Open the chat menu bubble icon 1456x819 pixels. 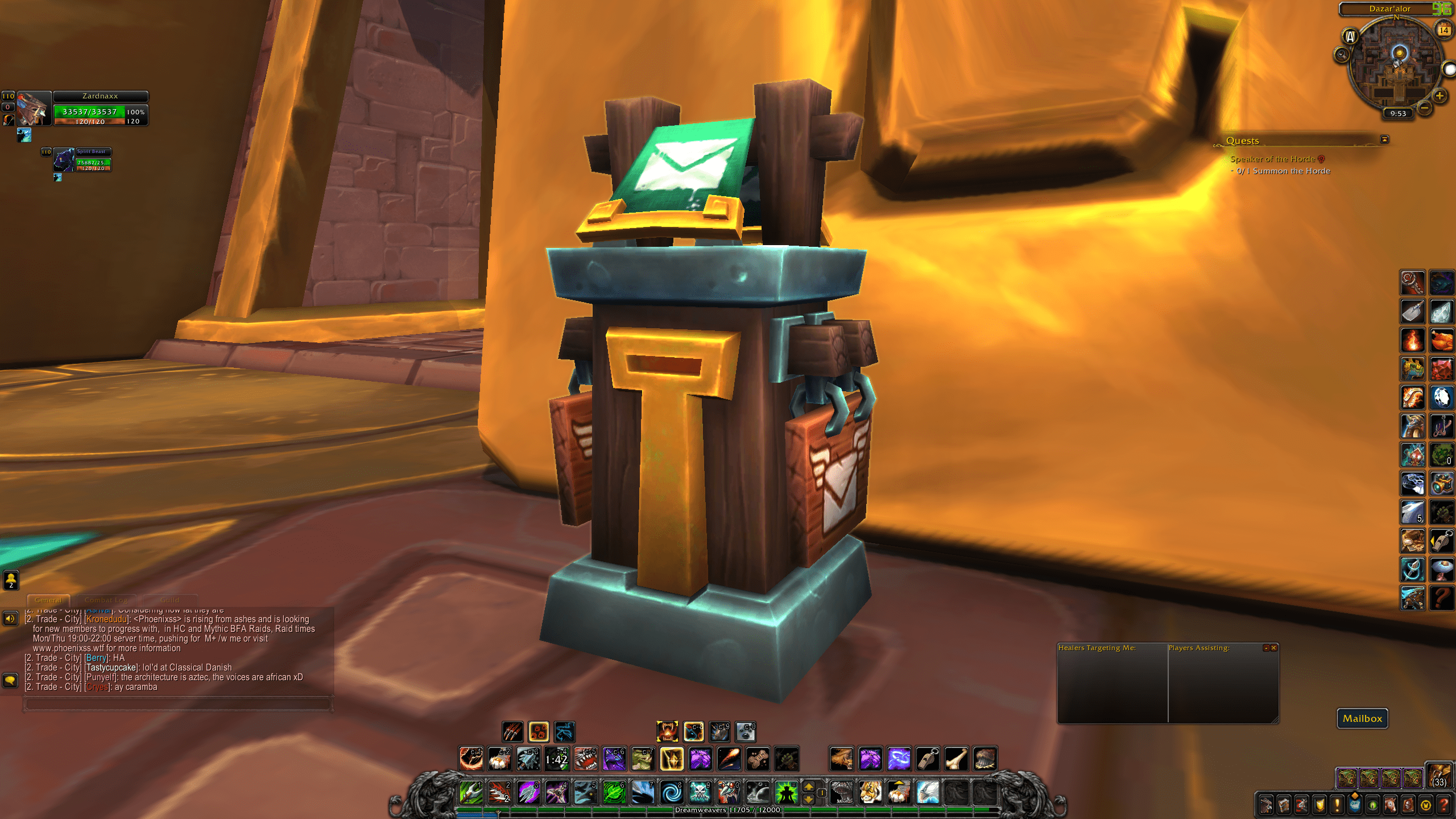[x=9, y=679]
